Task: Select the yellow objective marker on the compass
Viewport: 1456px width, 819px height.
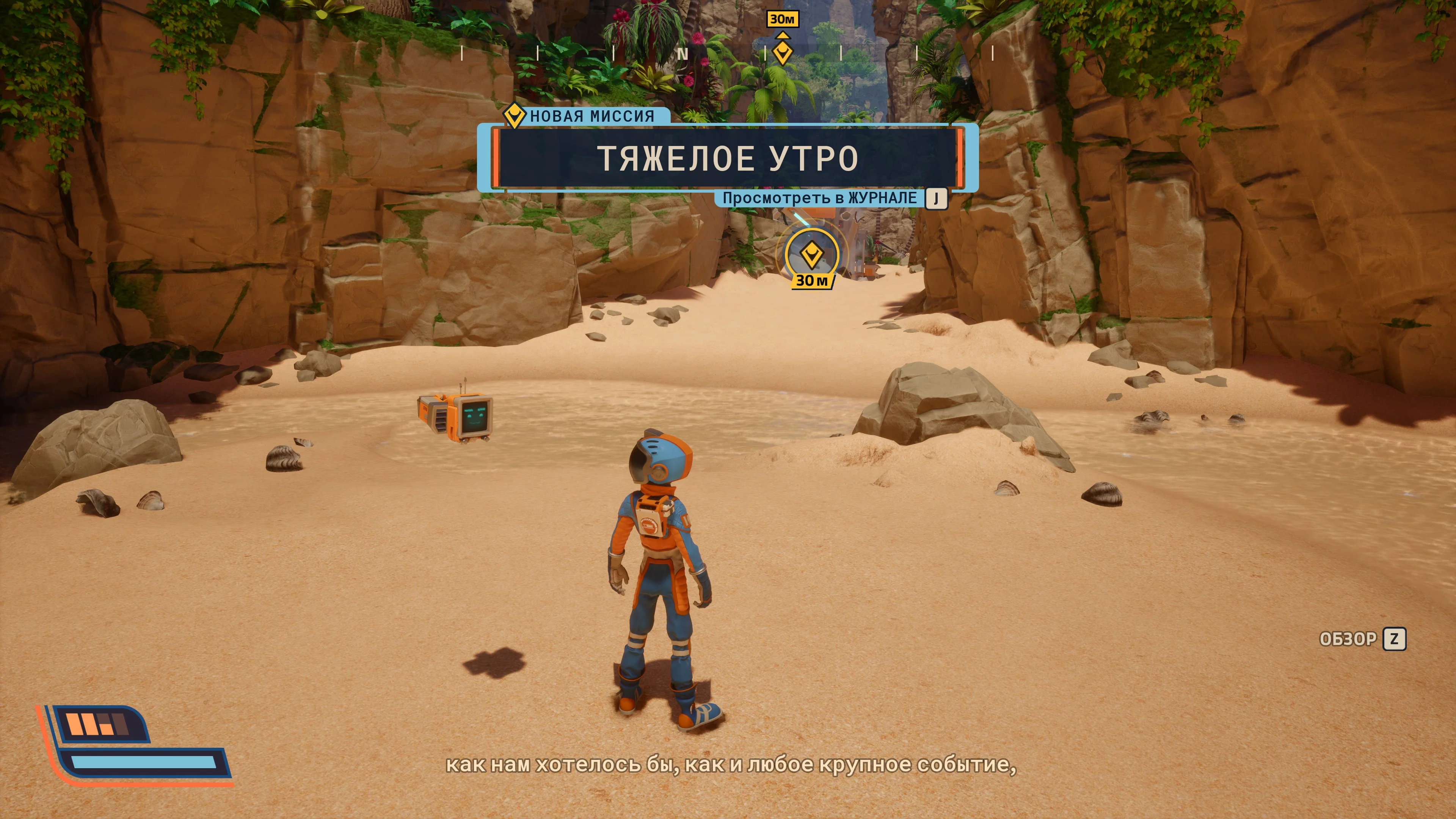Action: click(782, 53)
